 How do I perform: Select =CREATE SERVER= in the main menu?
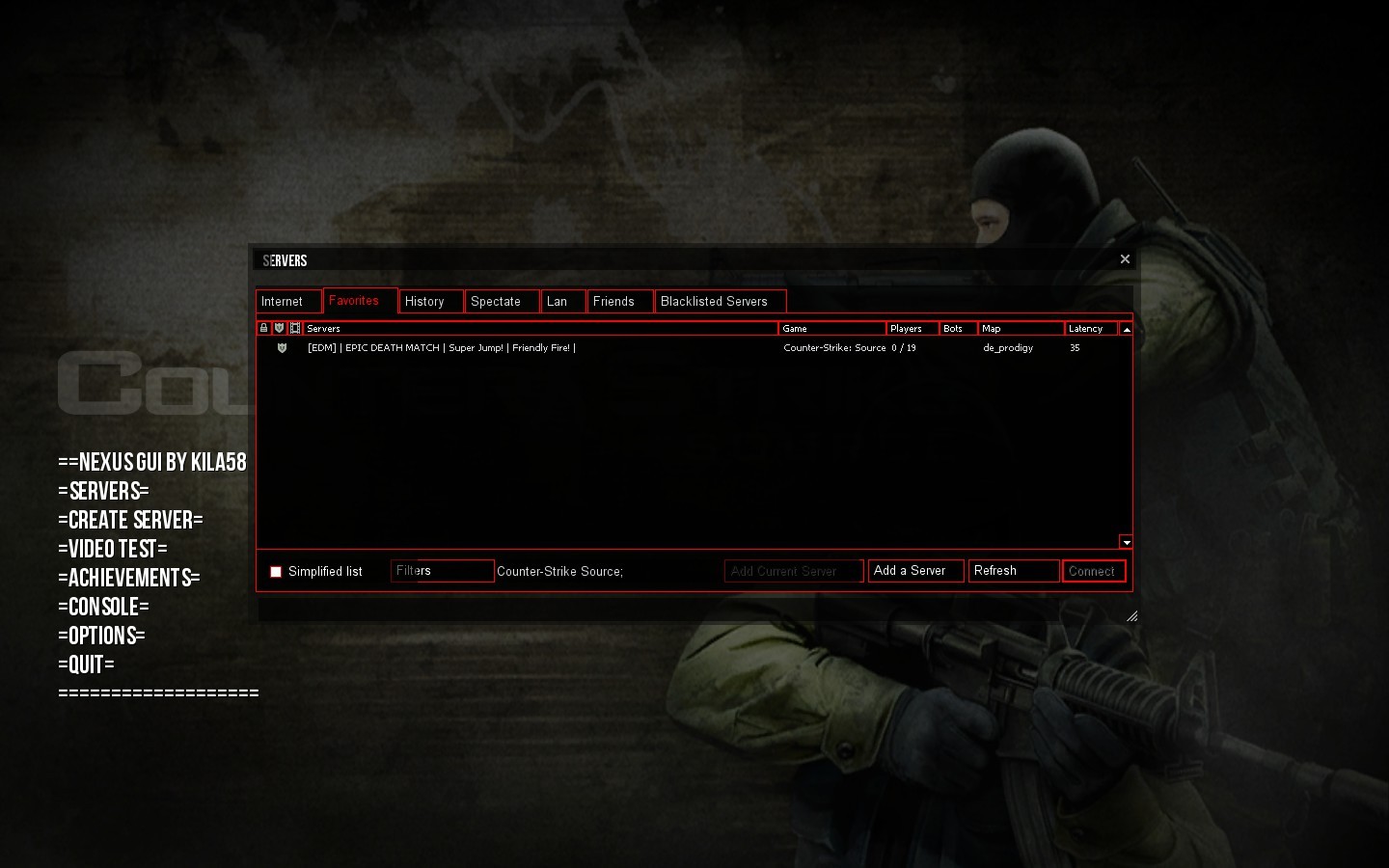[x=129, y=520]
